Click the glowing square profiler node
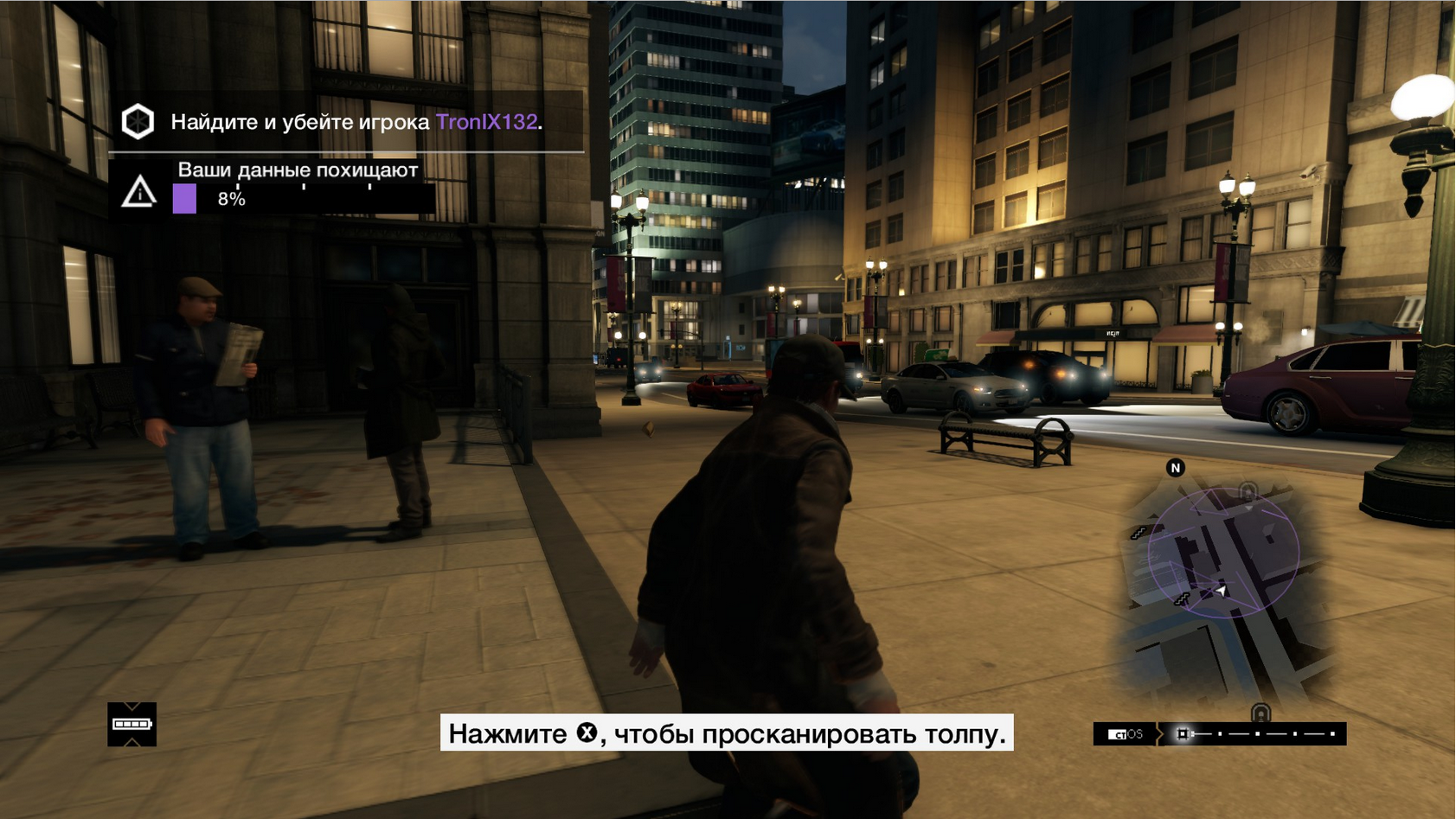1456x819 pixels. [x=1183, y=733]
